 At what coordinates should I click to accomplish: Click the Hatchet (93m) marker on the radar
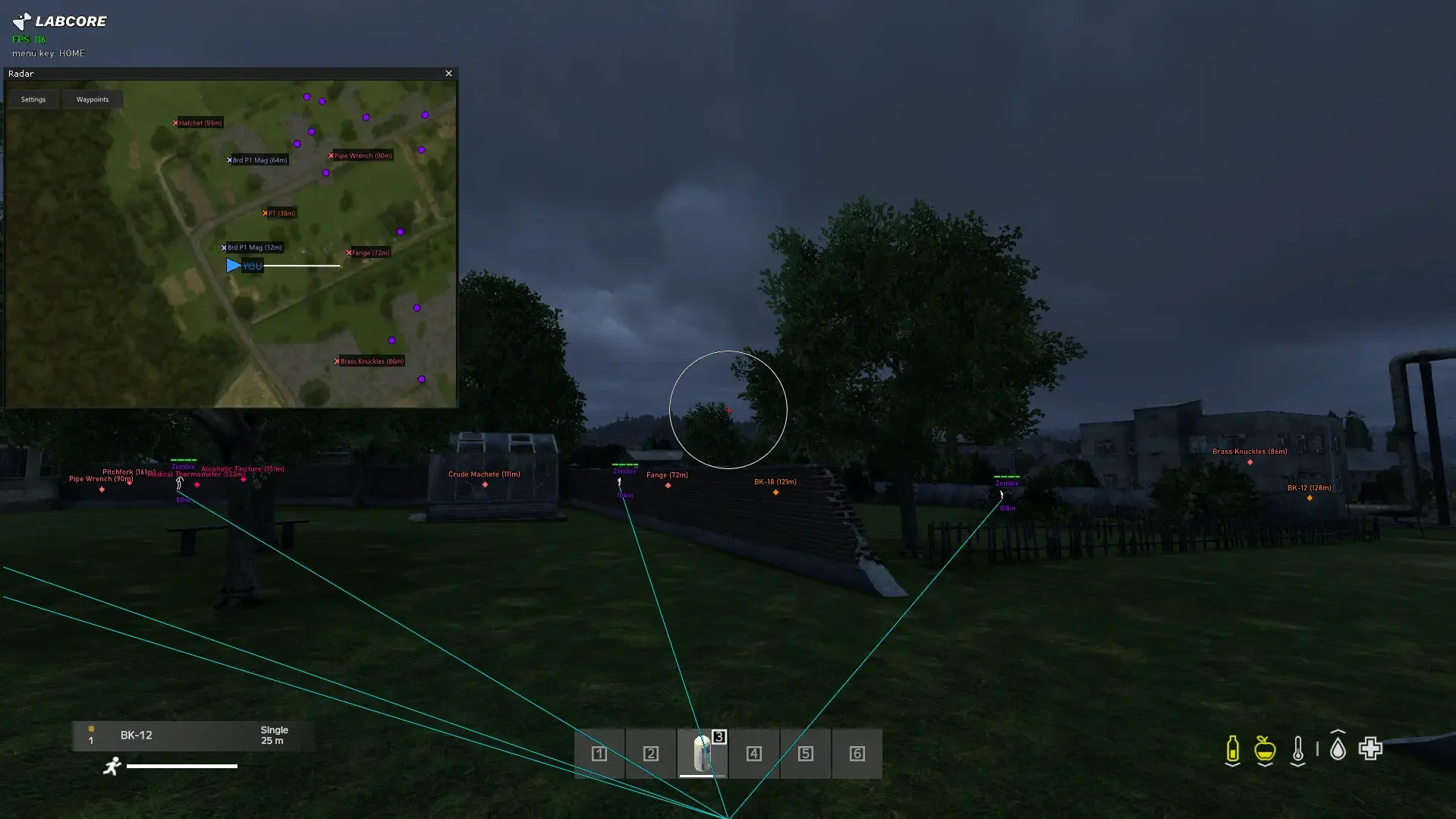(x=197, y=122)
